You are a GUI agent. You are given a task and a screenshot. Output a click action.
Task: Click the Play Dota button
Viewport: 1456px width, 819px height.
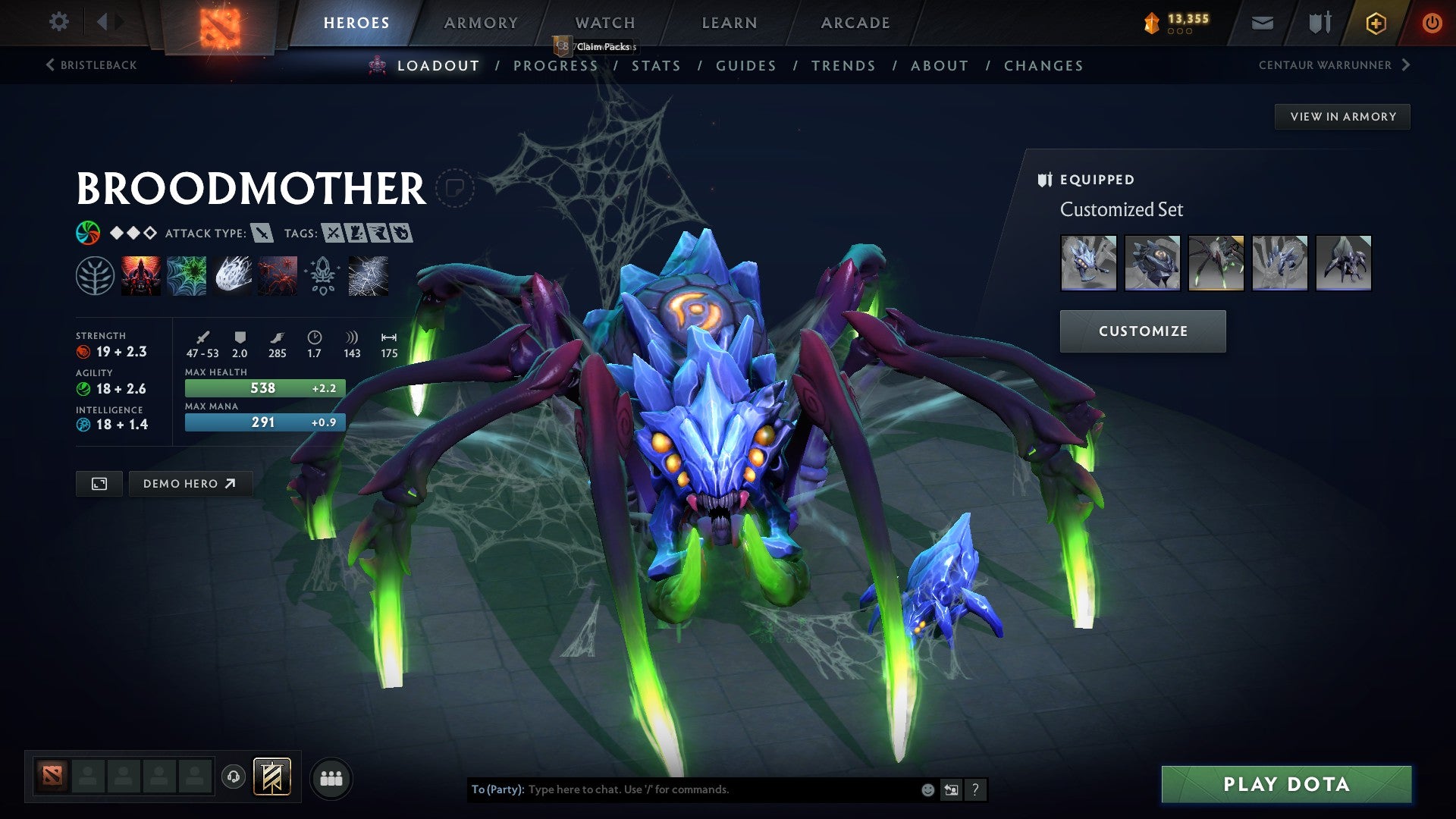pos(1286,784)
